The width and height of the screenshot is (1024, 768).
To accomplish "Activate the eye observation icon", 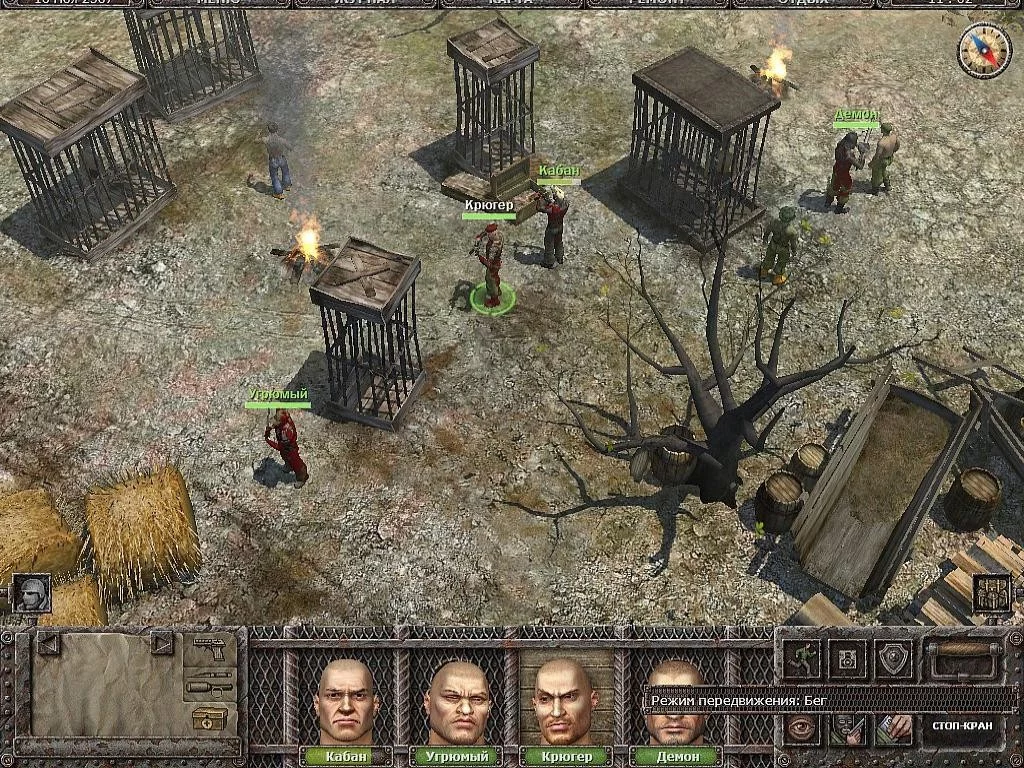I will (x=802, y=729).
